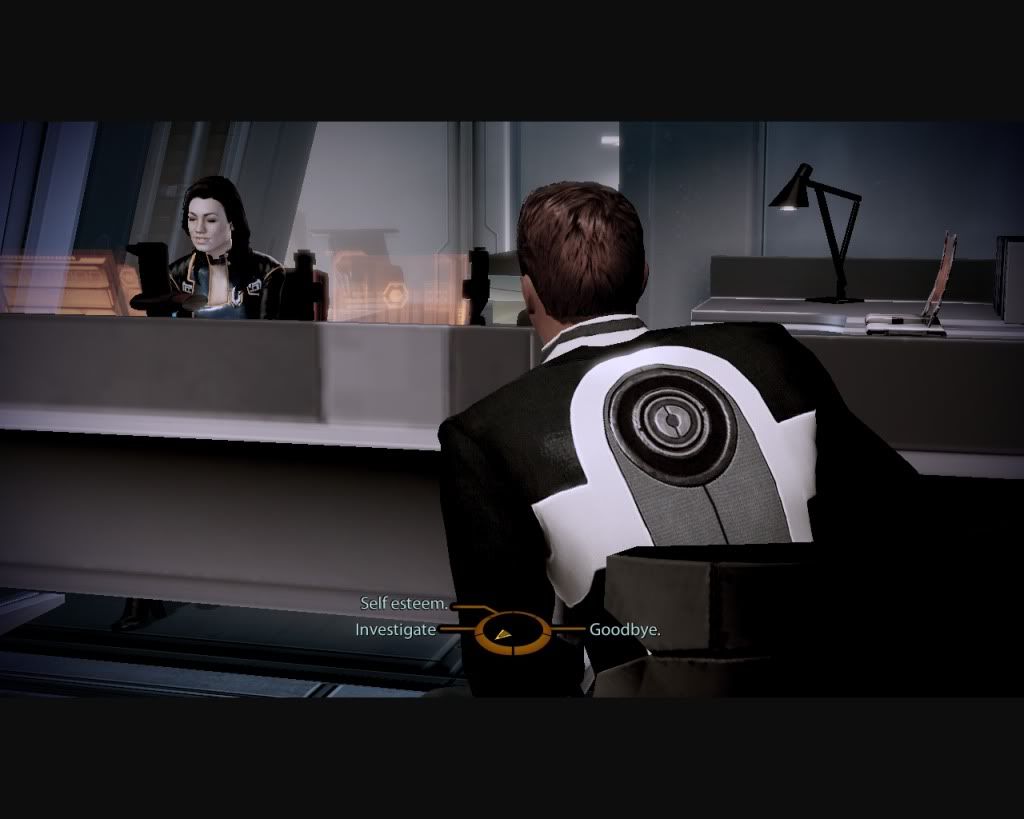
Task: Select the Investigate dialogue option
Action: coord(395,630)
